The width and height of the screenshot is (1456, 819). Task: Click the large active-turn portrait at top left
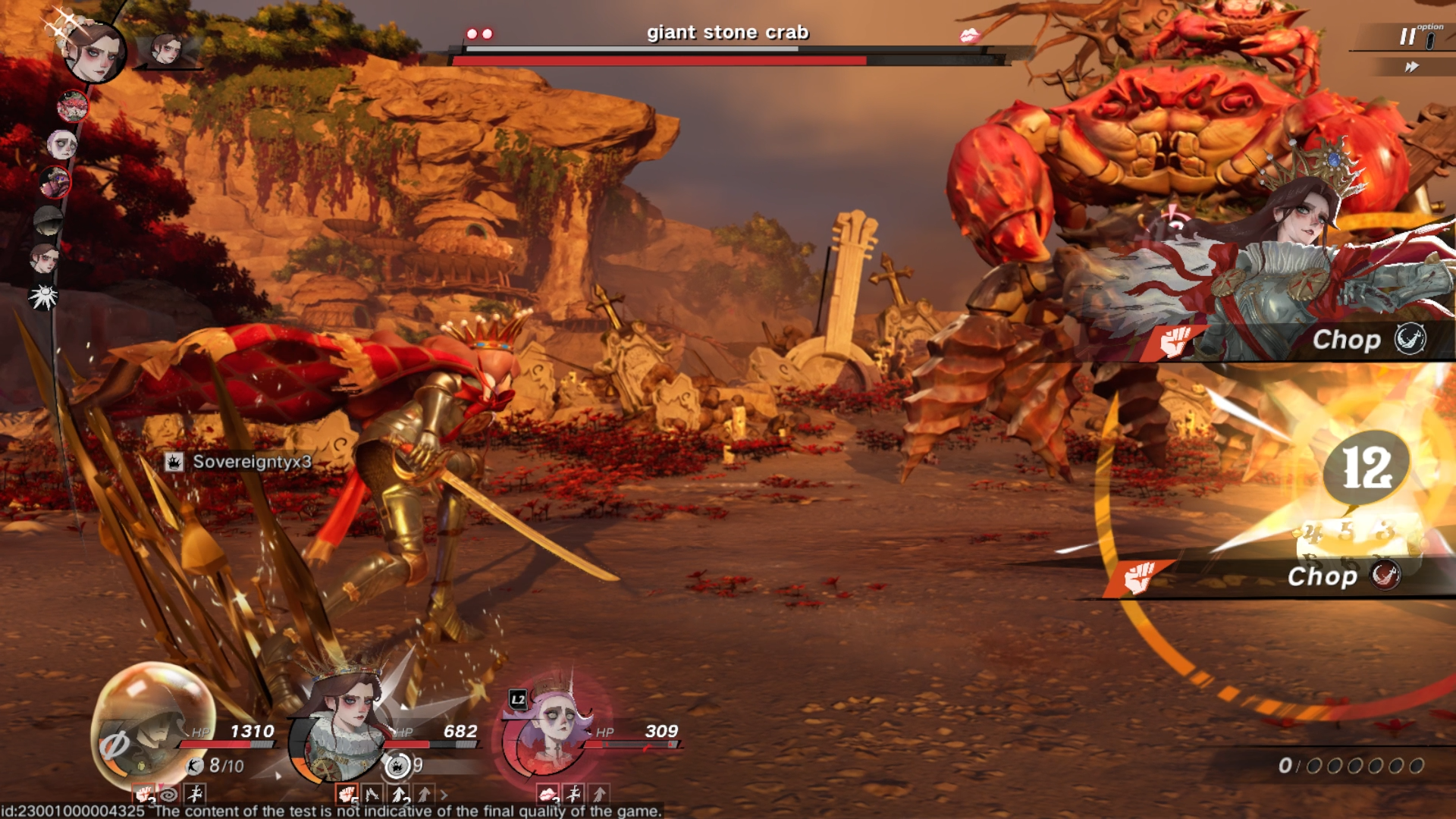(x=95, y=52)
